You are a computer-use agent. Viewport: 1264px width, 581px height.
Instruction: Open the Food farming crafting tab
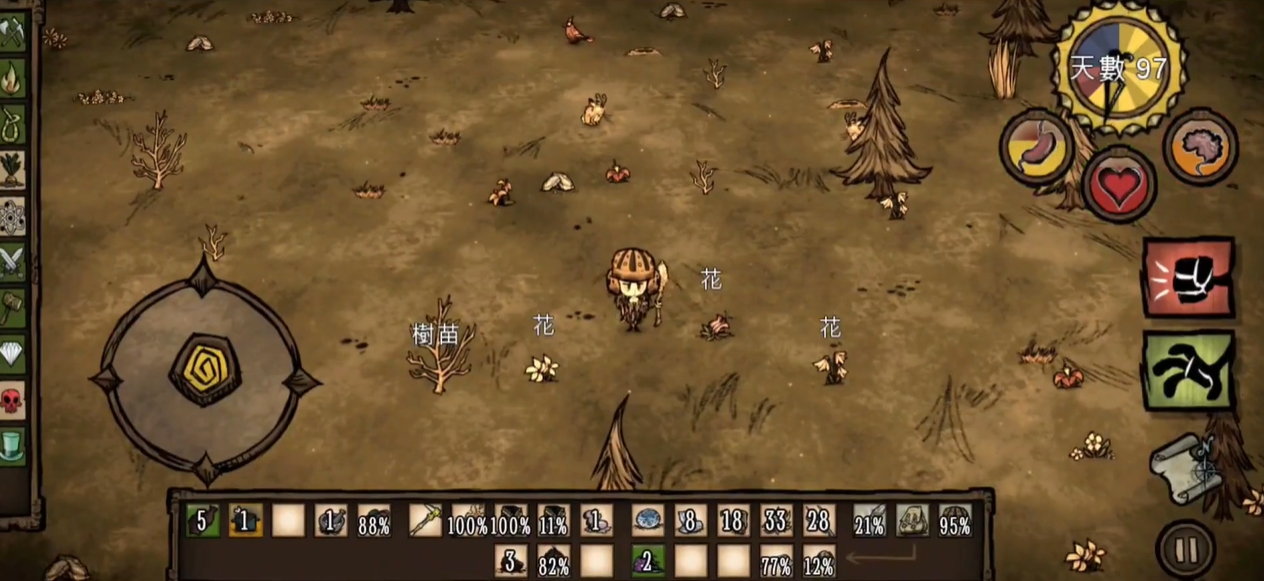pos(12,169)
